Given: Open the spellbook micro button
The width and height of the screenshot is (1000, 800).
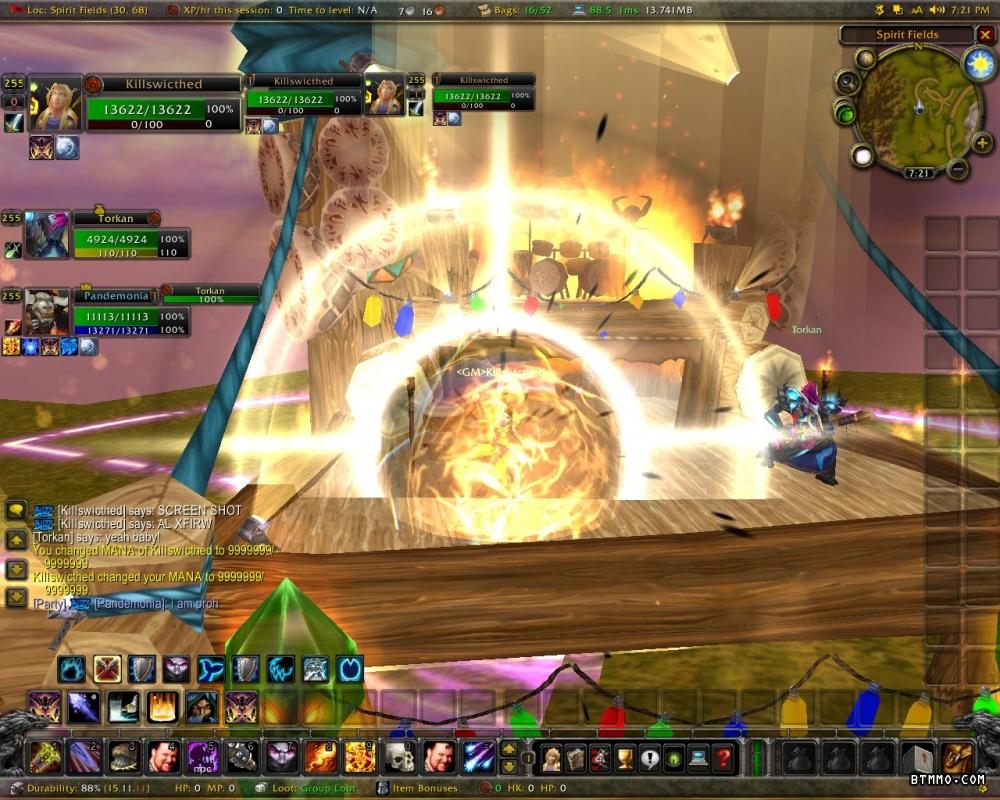Looking at the screenshot, I should point(576,758).
